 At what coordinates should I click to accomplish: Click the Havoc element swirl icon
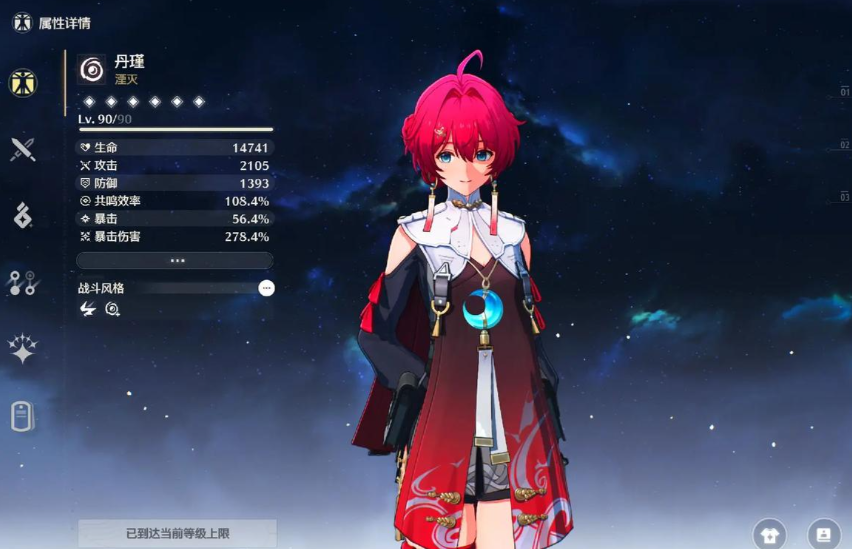(x=92, y=69)
